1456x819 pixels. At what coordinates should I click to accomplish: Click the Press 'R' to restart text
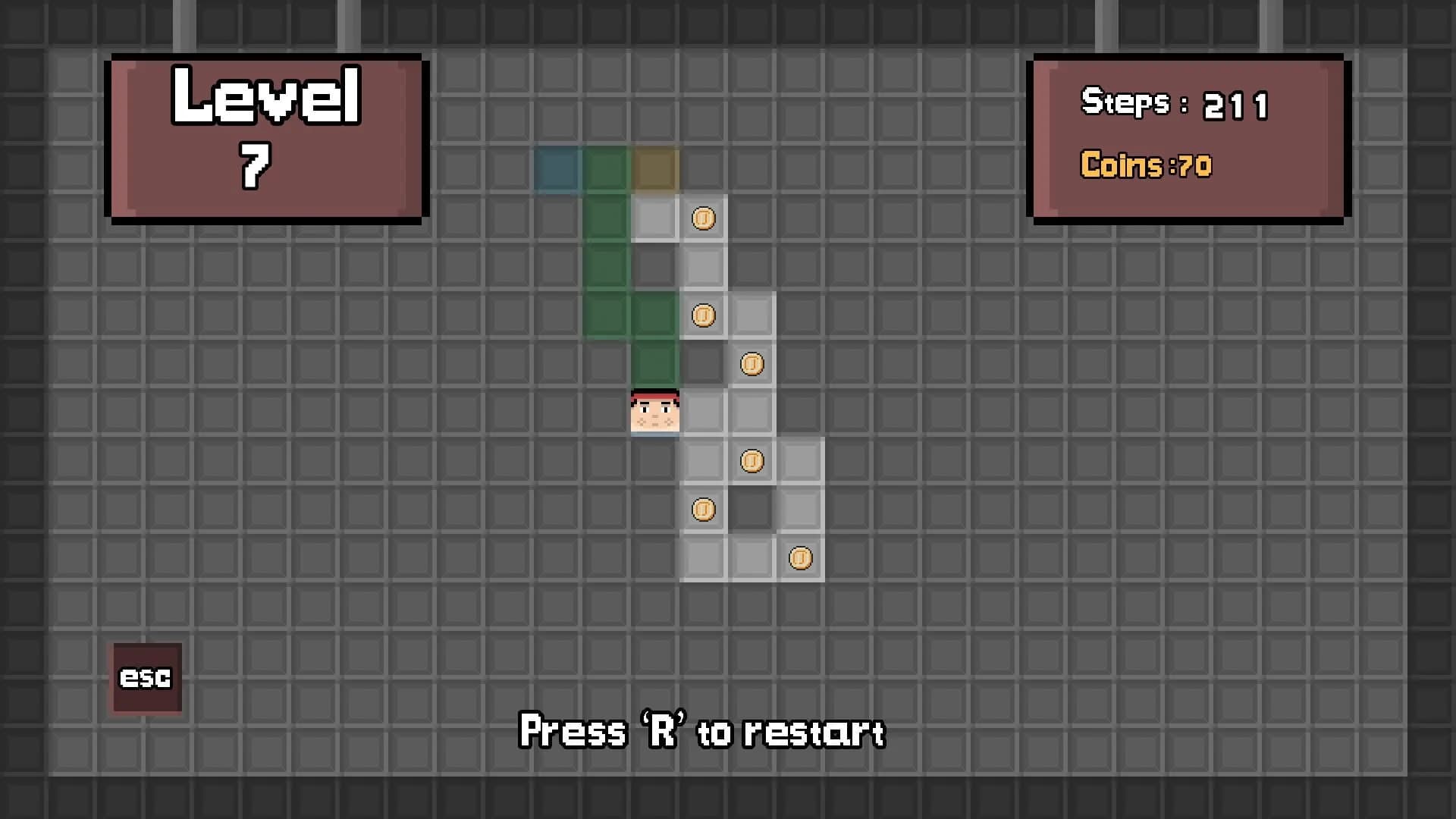(x=701, y=730)
